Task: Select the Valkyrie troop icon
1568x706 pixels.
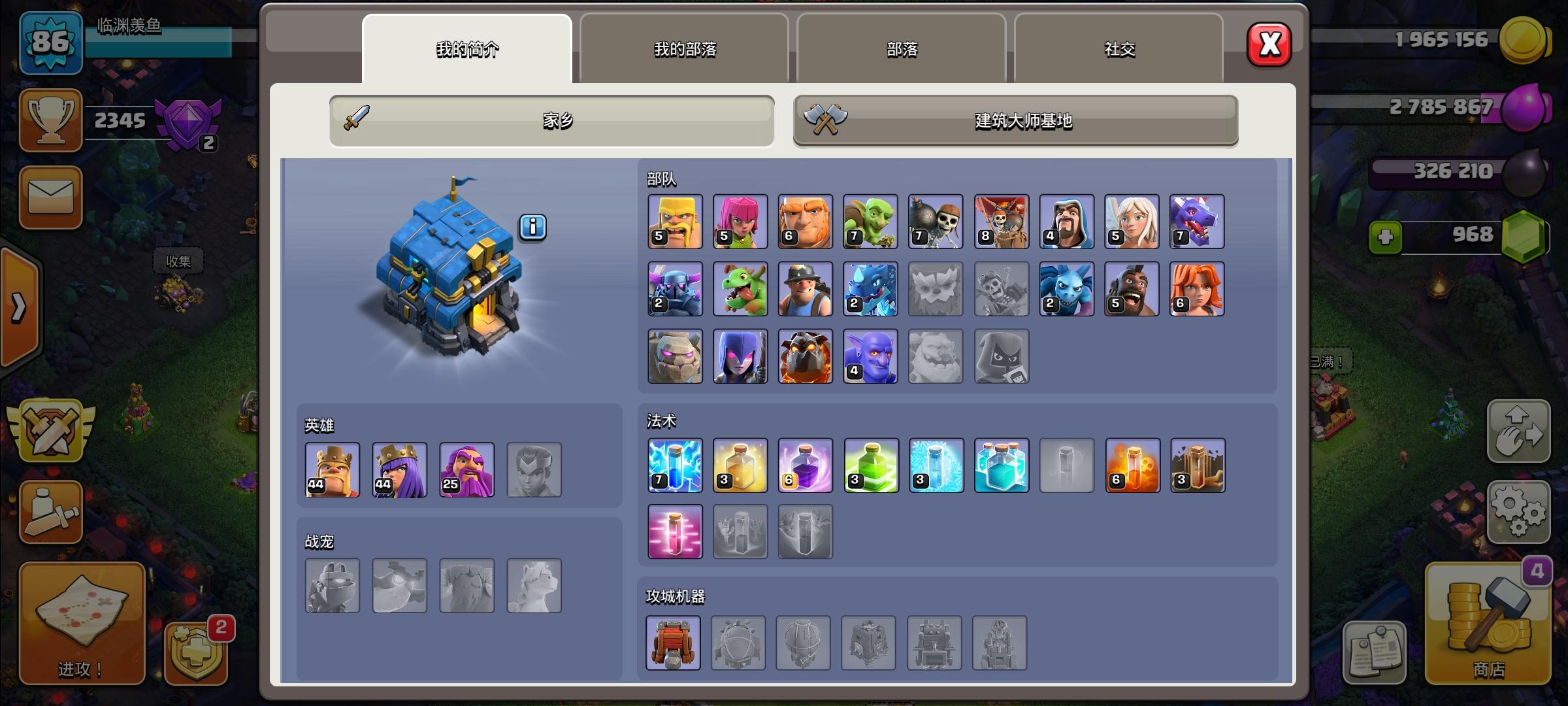Action: coord(1198,288)
